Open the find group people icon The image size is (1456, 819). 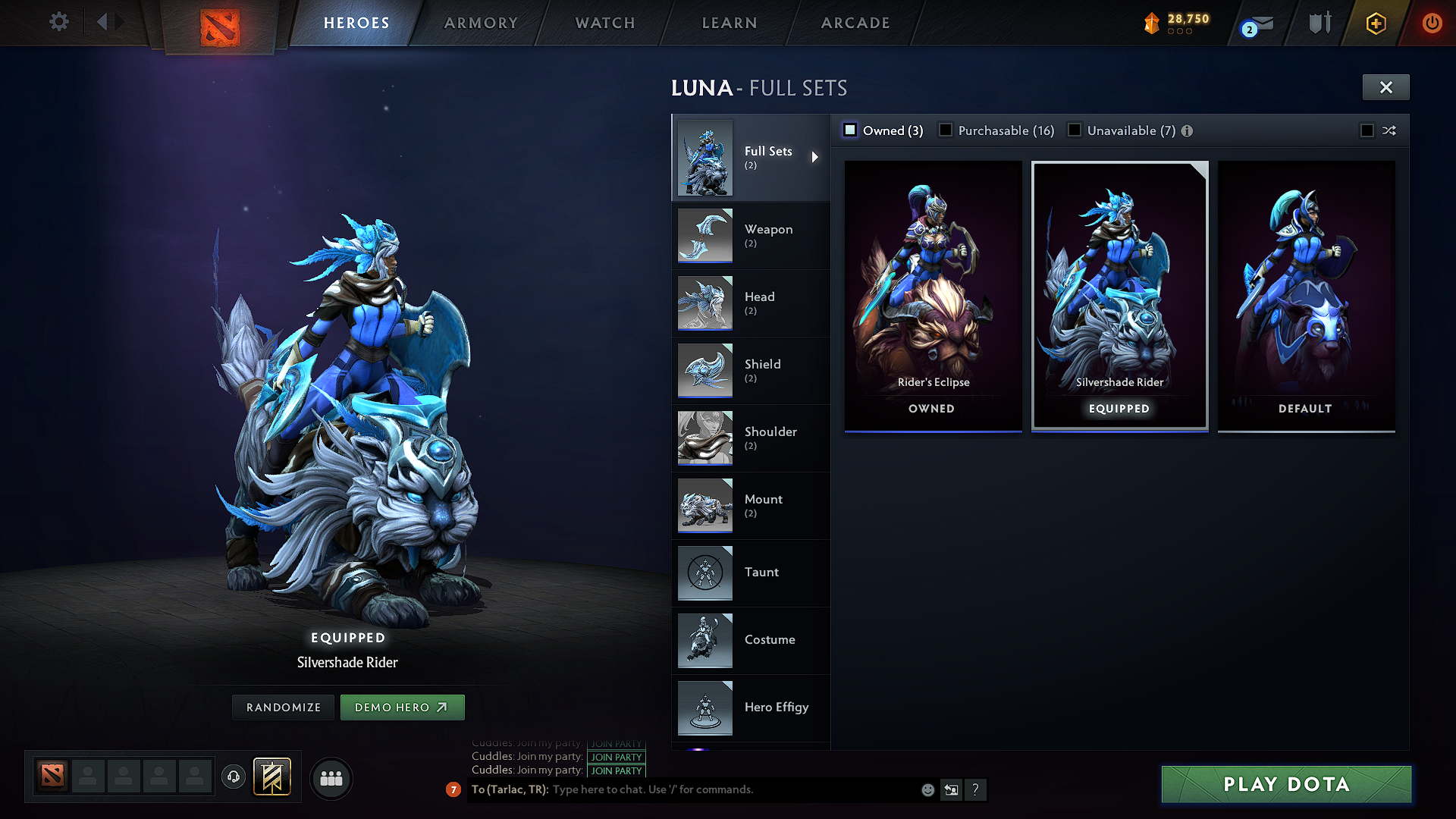click(x=332, y=779)
